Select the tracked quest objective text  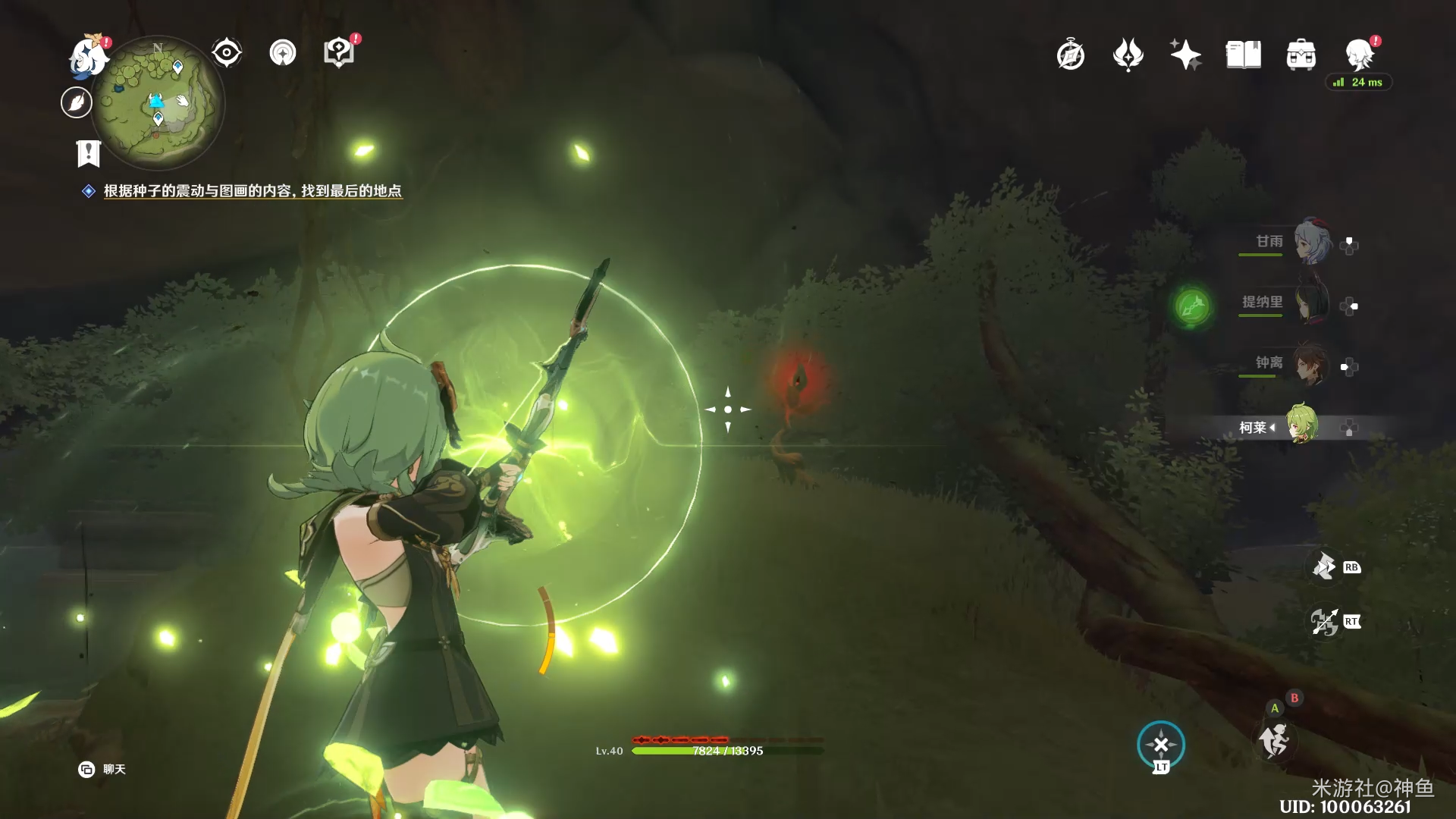pos(253,191)
